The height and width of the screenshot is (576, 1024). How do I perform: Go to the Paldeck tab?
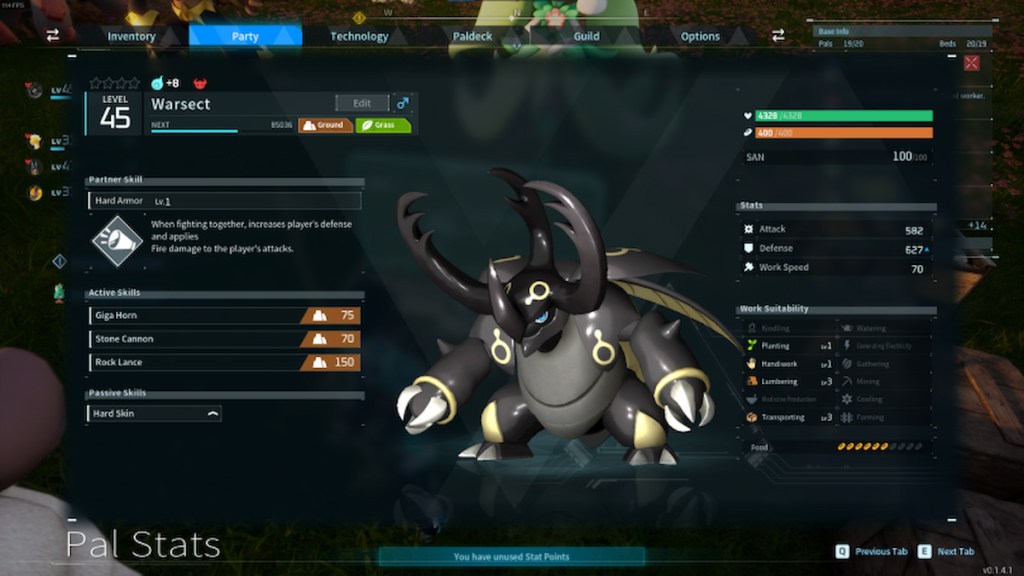pos(473,36)
